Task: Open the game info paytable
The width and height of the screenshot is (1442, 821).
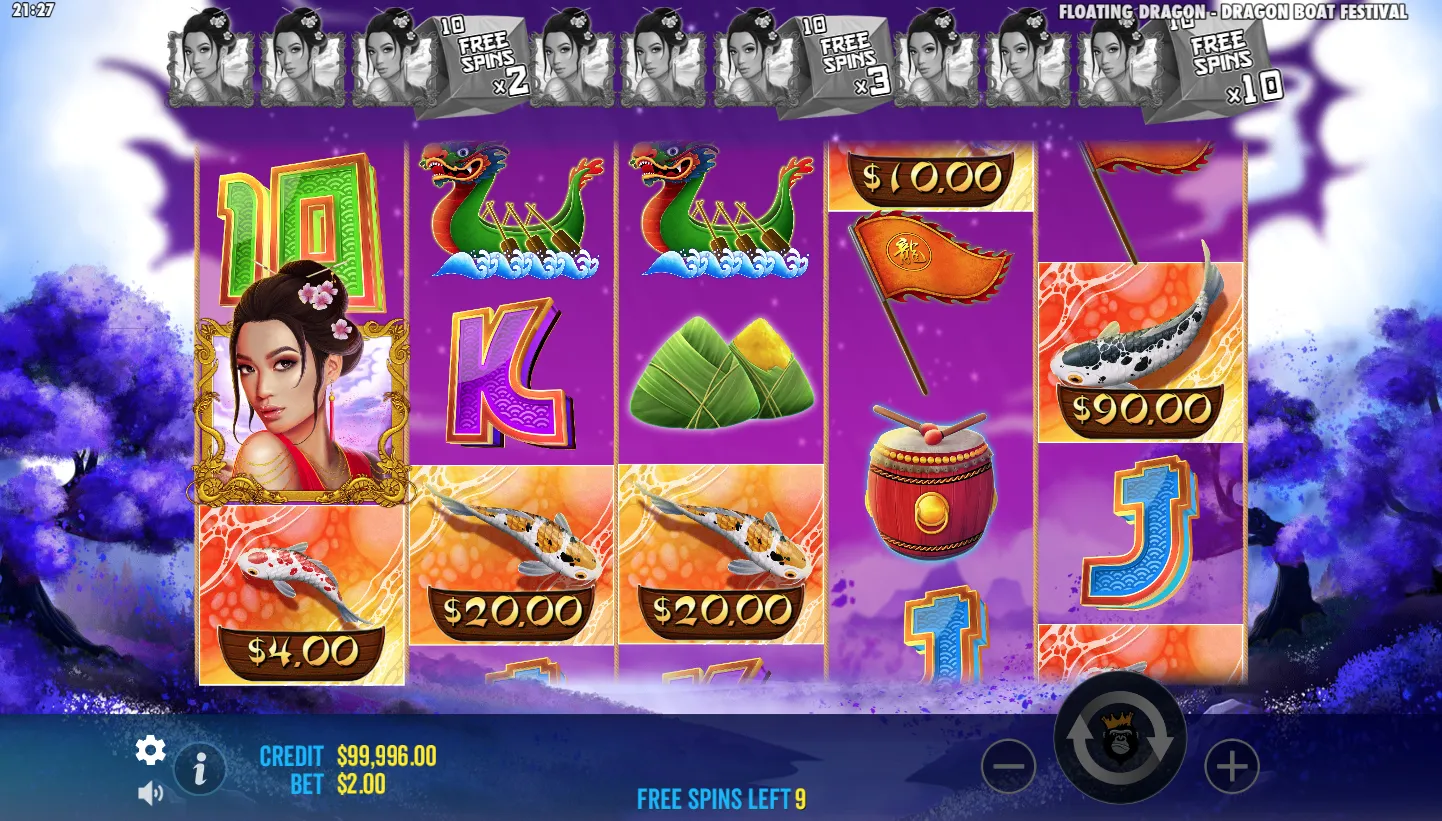Action: point(200,769)
